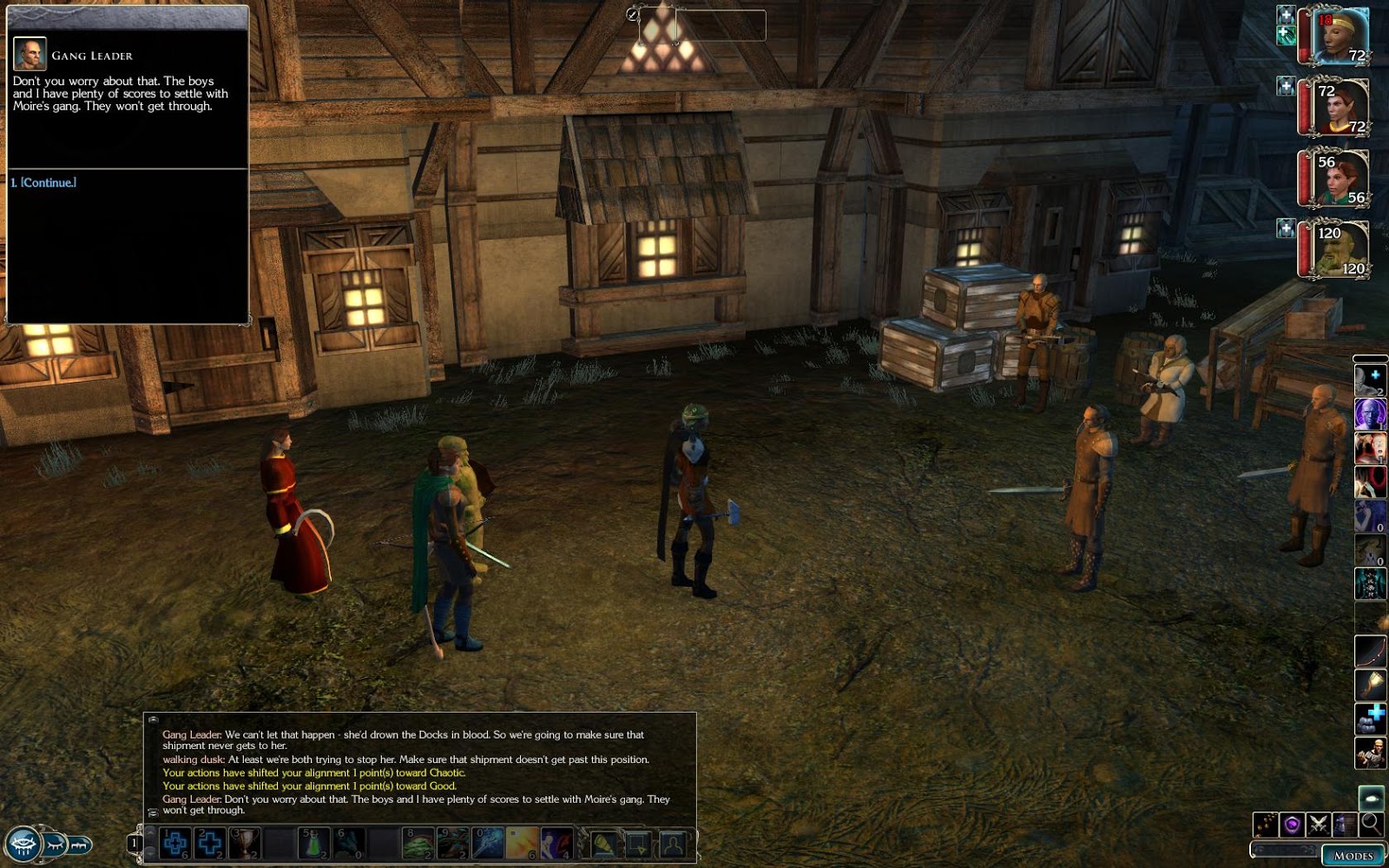This screenshot has height=868, width=1389.
Task: Use the green potion in hotbar slot 5
Action: click(x=314, y=843)
